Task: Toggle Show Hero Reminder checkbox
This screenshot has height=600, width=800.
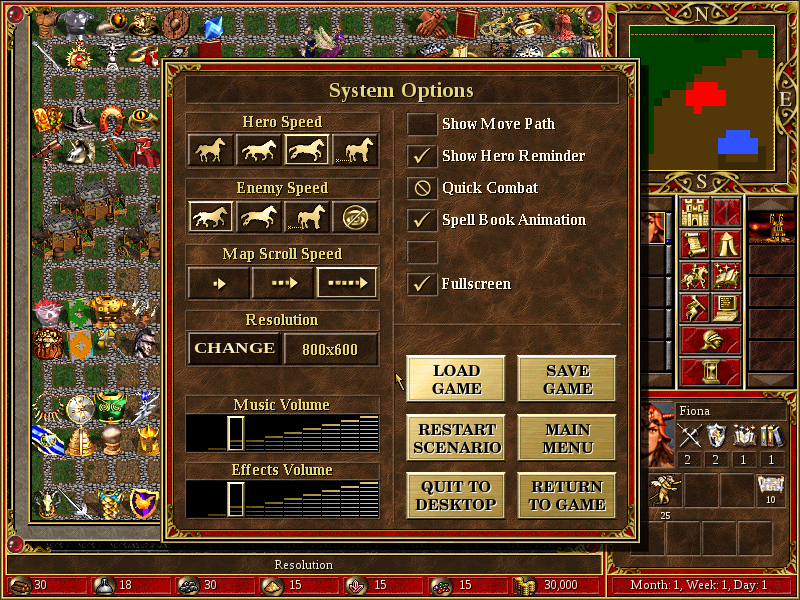Action: coord(422,156)
